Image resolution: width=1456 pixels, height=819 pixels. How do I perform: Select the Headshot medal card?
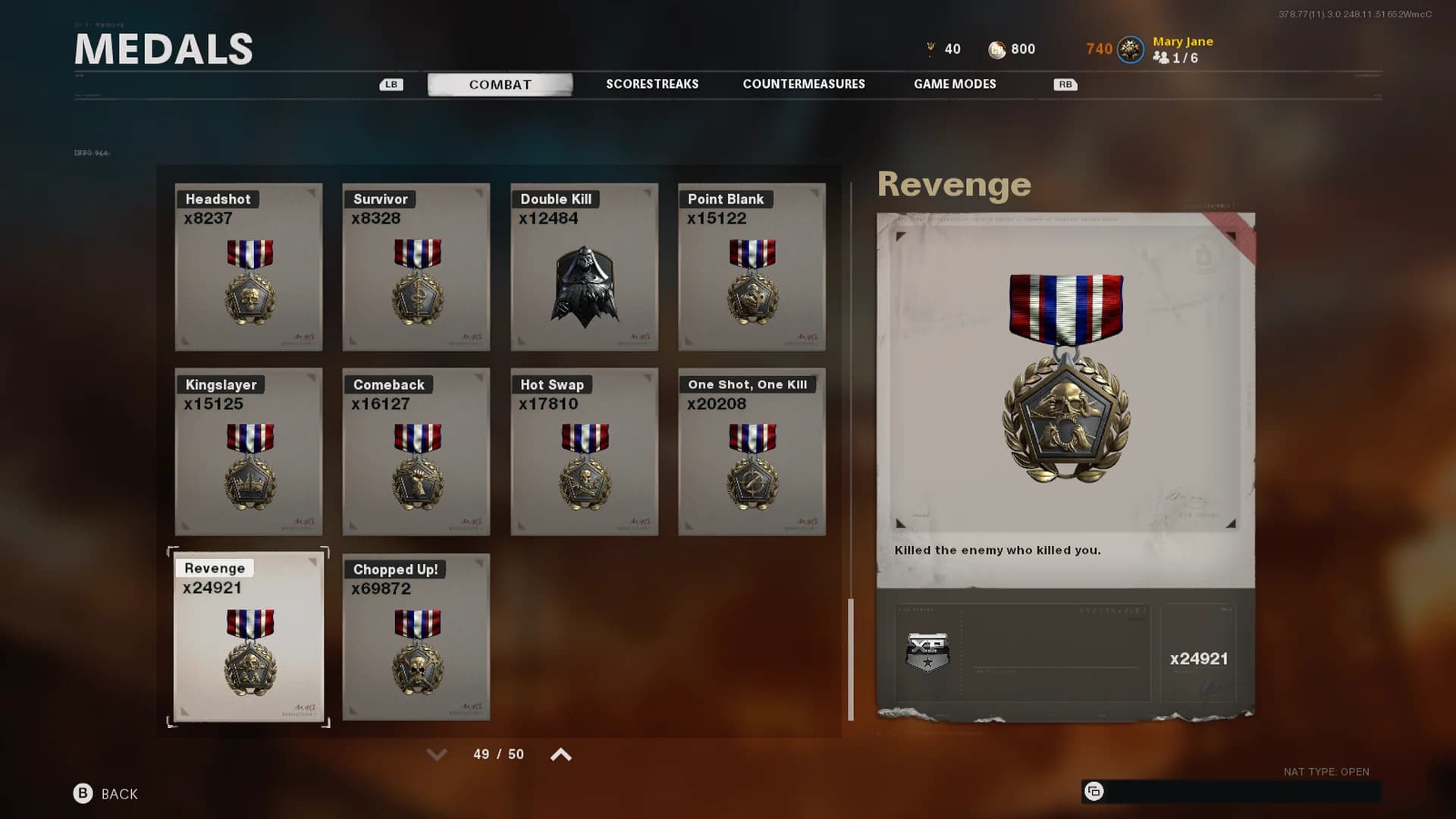pyautogui.click(x=249, y=267)
